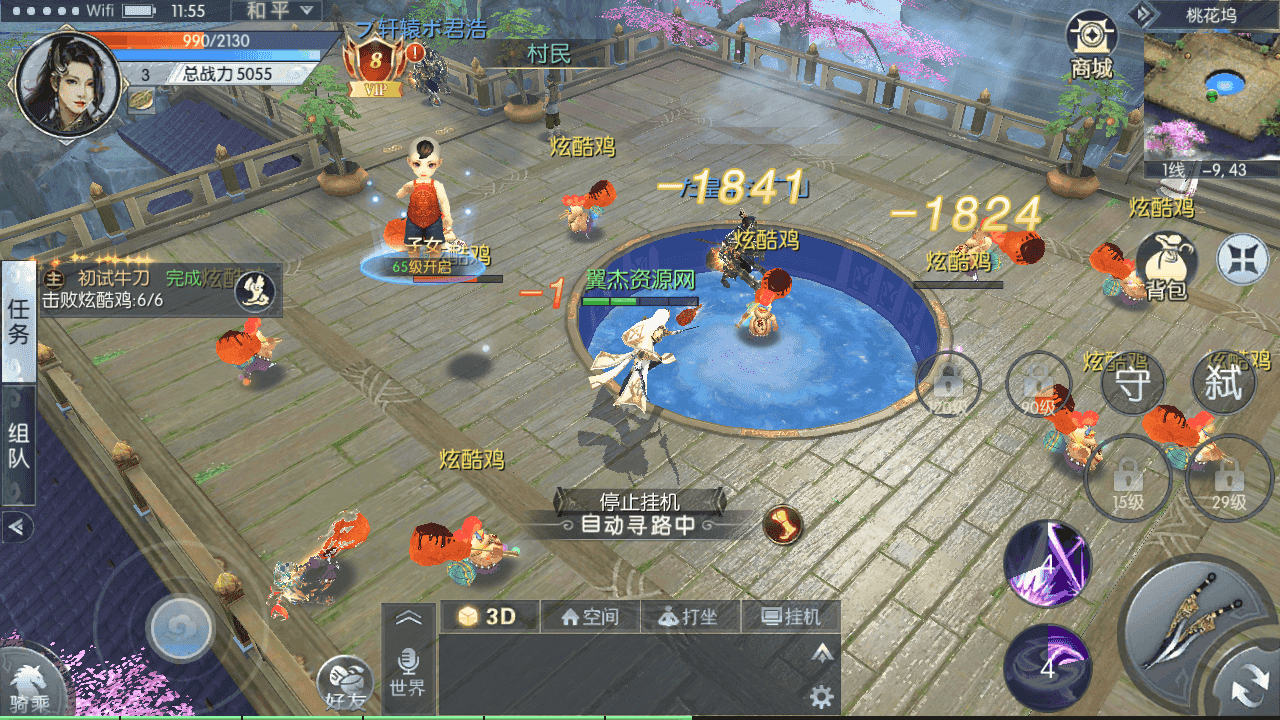Activate the 打坐 meditate button
Image resolution: width=1280 pixels, height=720 pixels.
[x=690, y=617]
